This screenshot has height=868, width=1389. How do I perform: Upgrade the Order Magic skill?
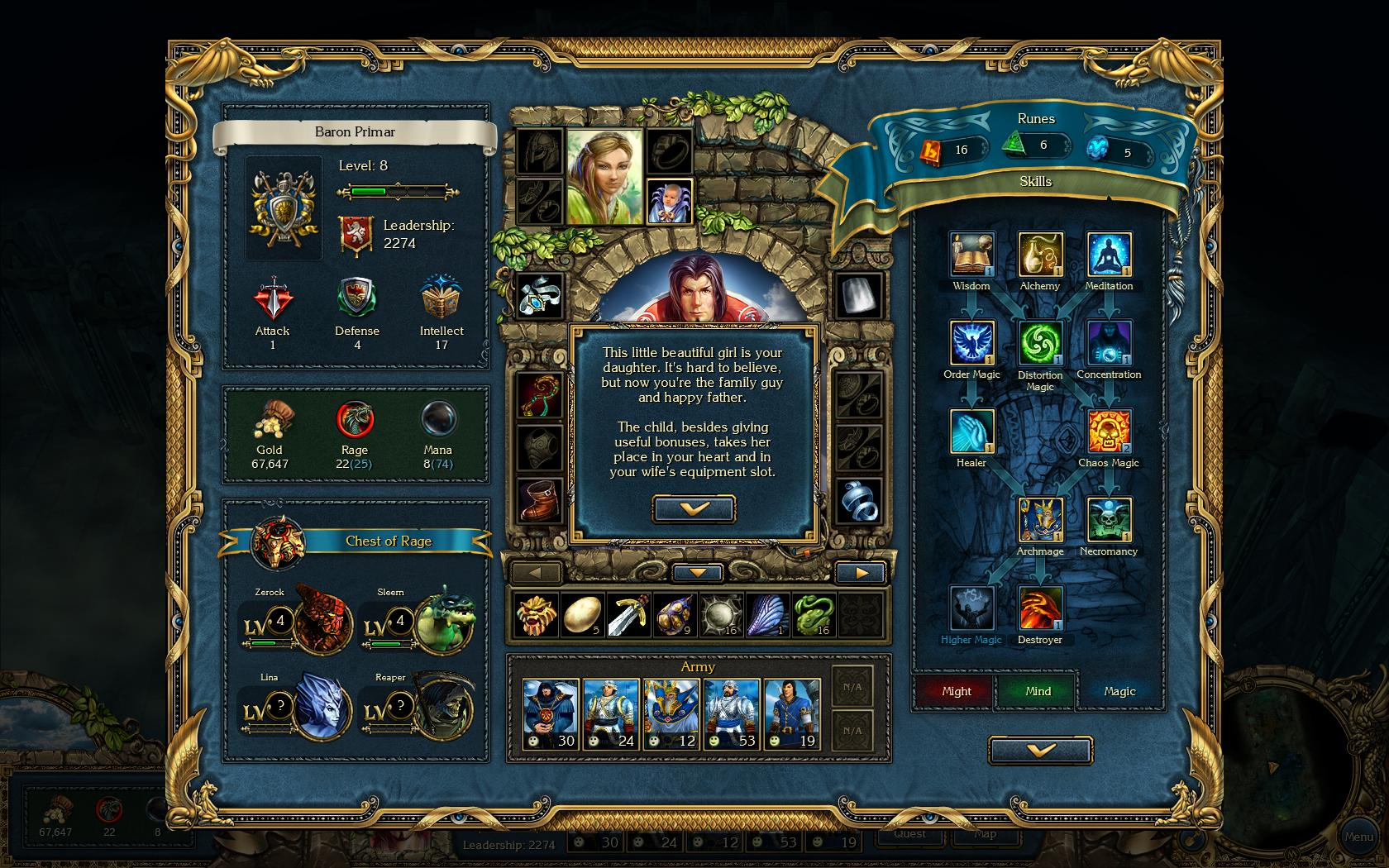(x=971, y=343)
